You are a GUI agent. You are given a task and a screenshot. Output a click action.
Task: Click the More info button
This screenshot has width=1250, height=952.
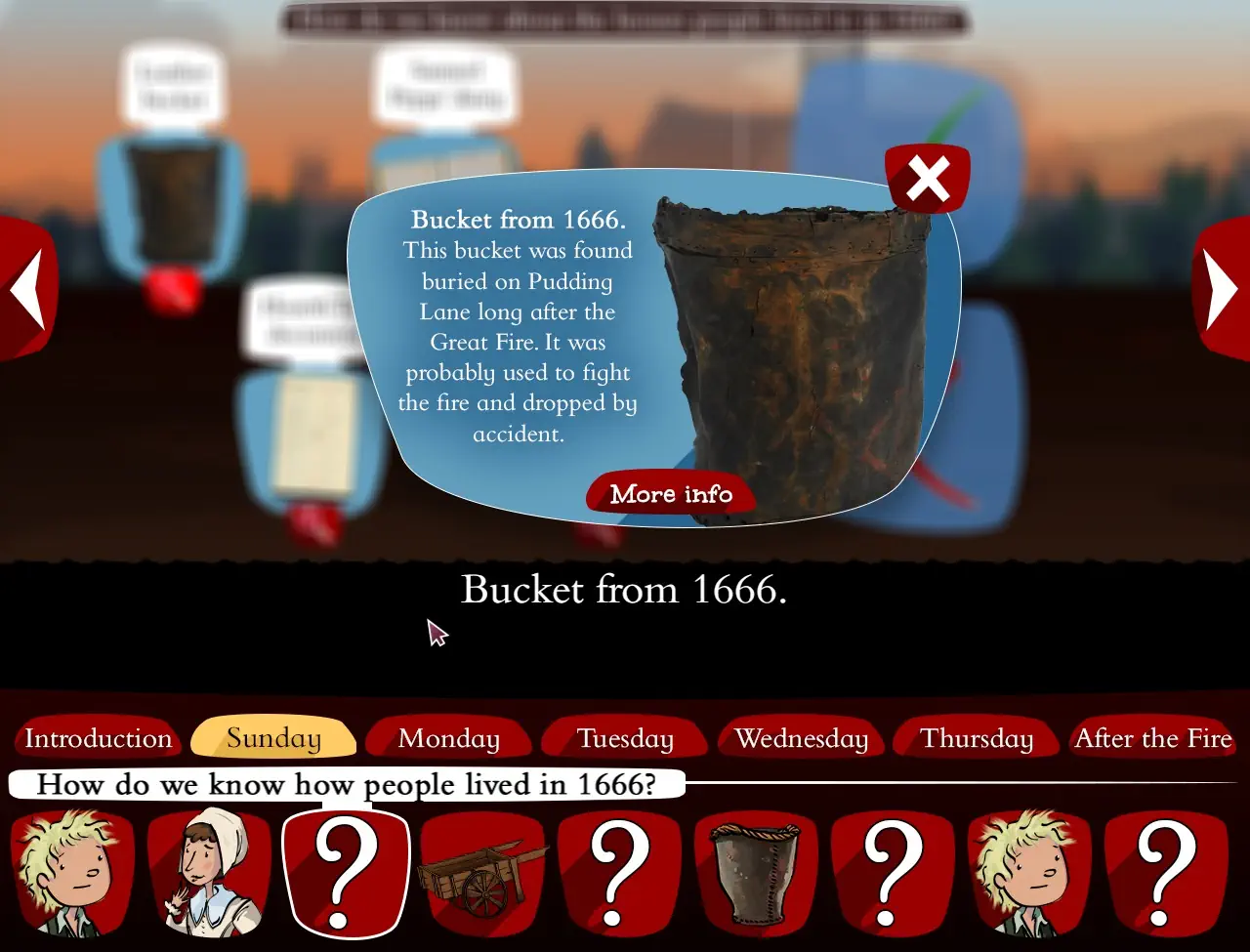[x=670, y=494]
